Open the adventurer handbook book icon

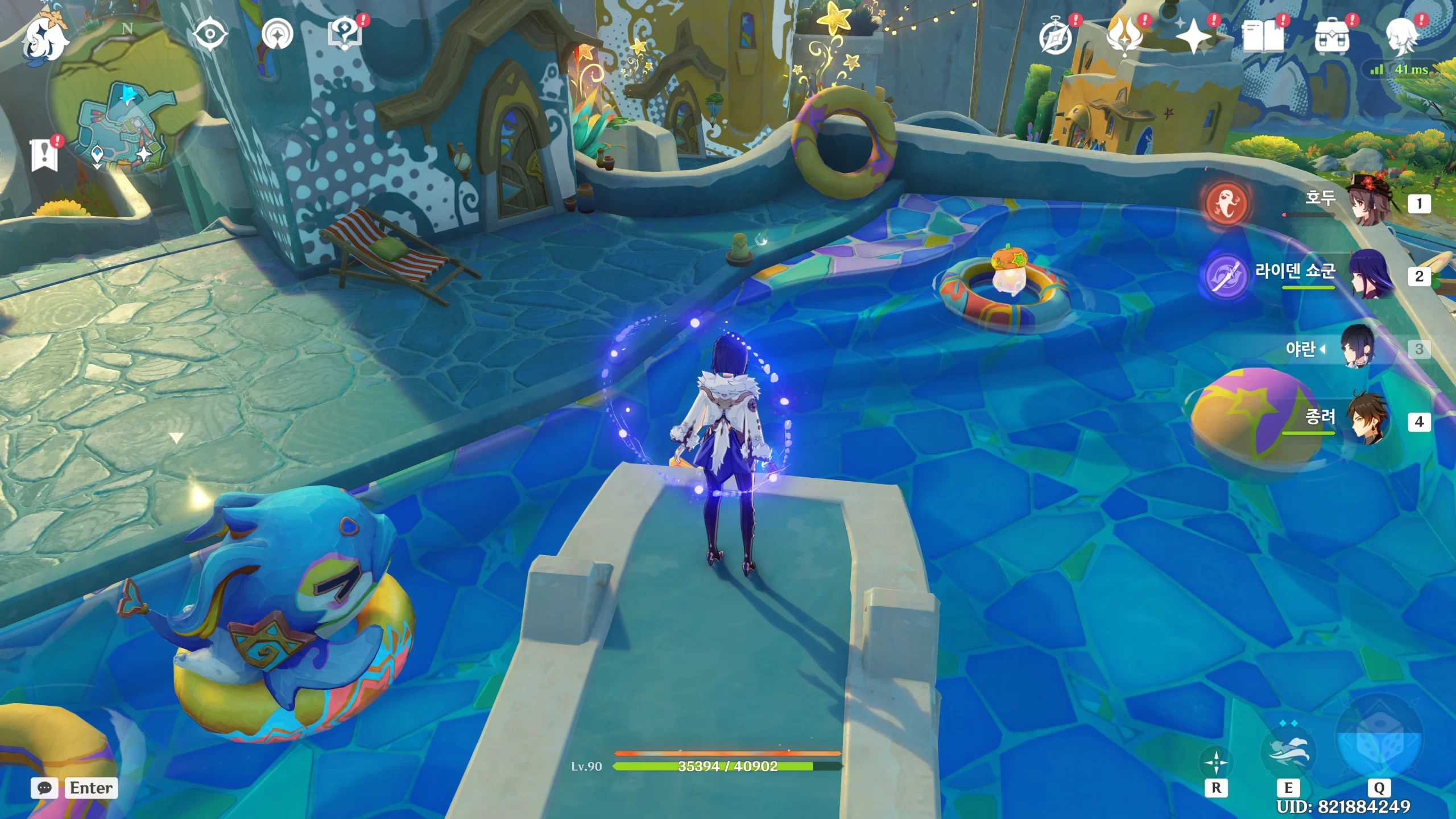click(x=1263, y=37)
